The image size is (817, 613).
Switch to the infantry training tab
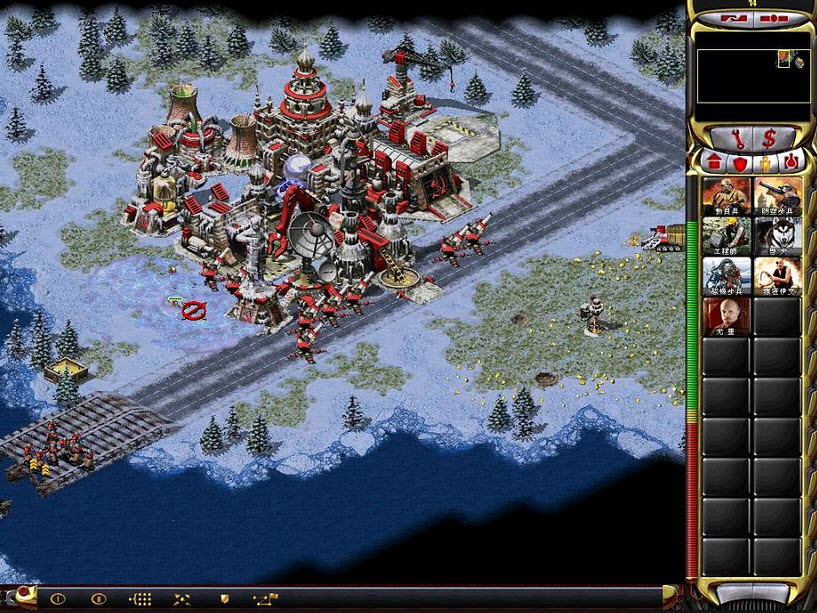765,160
